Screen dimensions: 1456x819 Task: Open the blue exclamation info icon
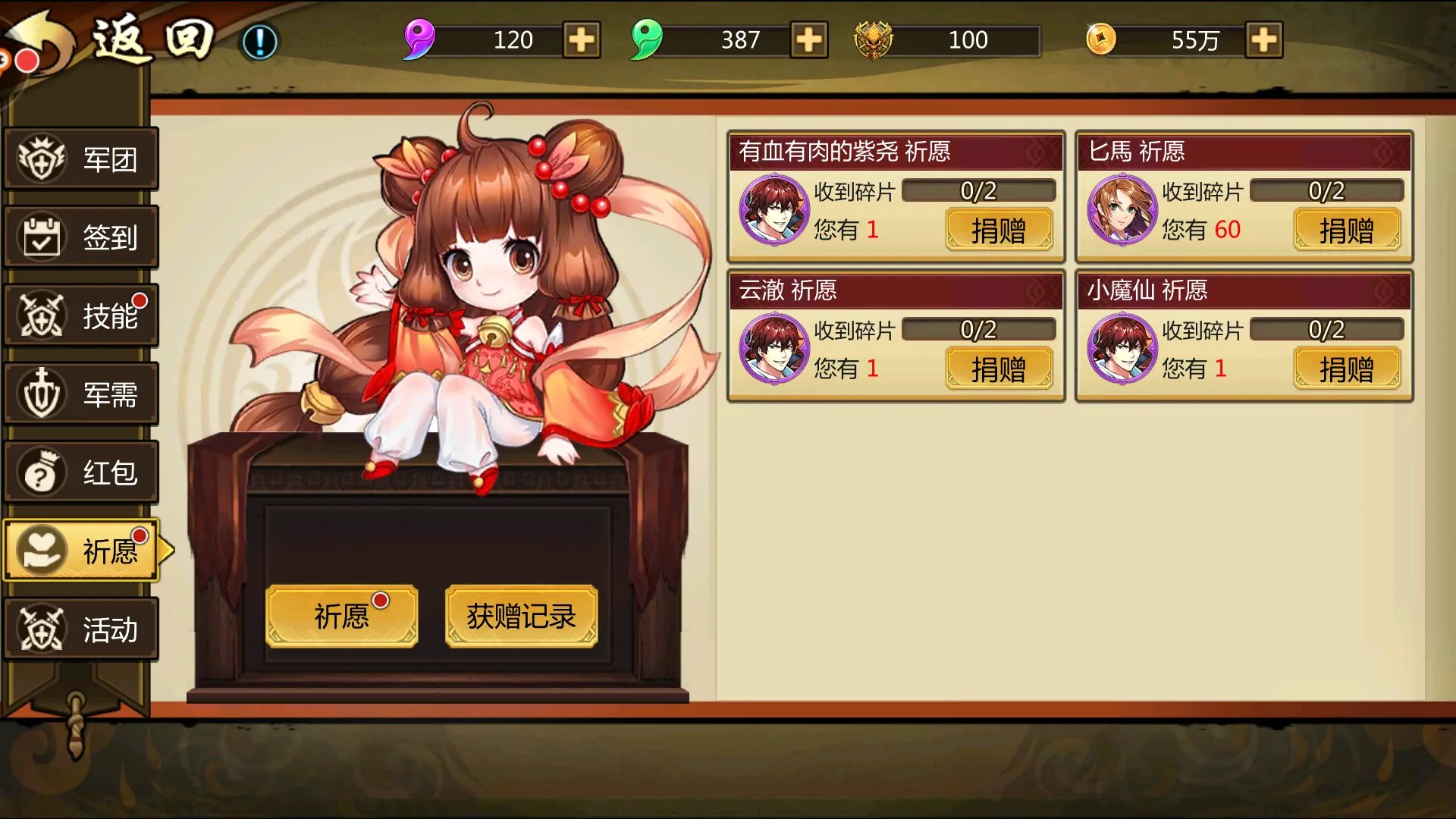[x=259, y=42]
